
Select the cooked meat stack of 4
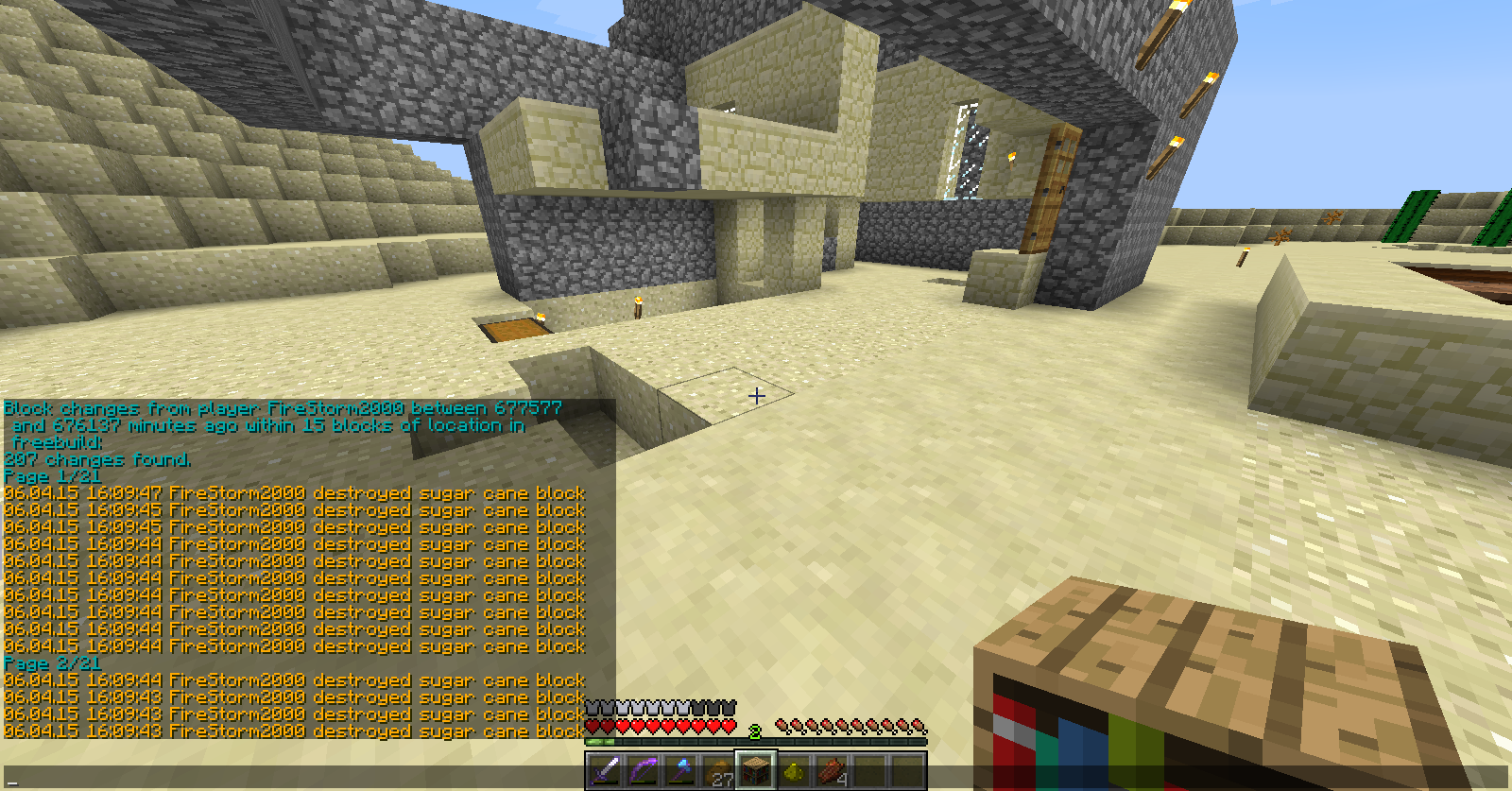pos(832,770)
